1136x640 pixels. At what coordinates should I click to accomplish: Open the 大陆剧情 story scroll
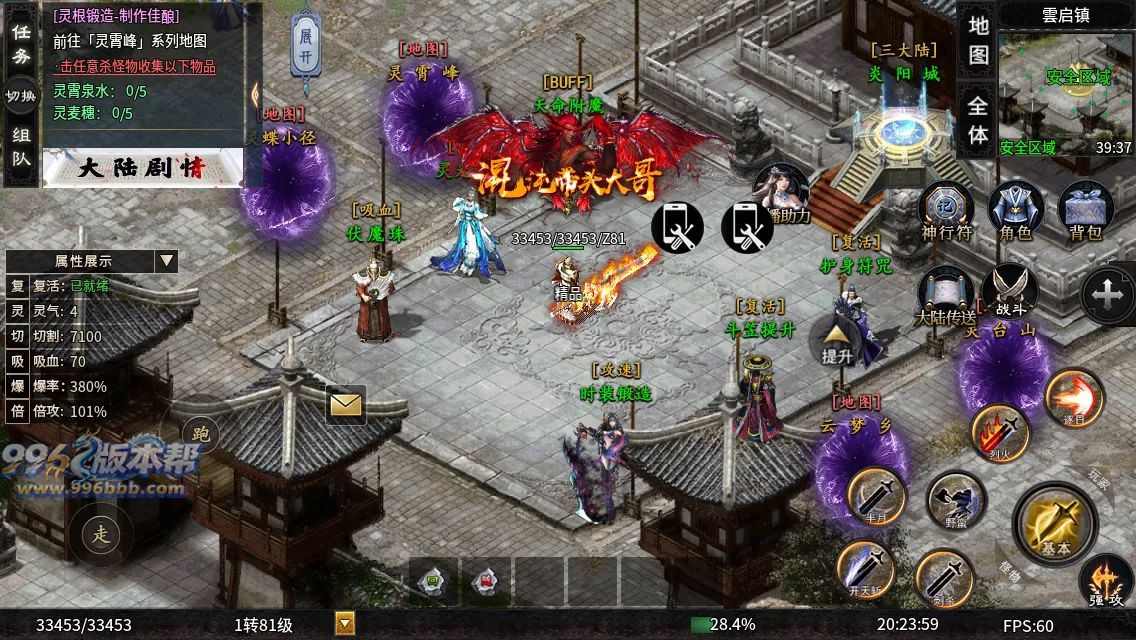coord(142,168)
